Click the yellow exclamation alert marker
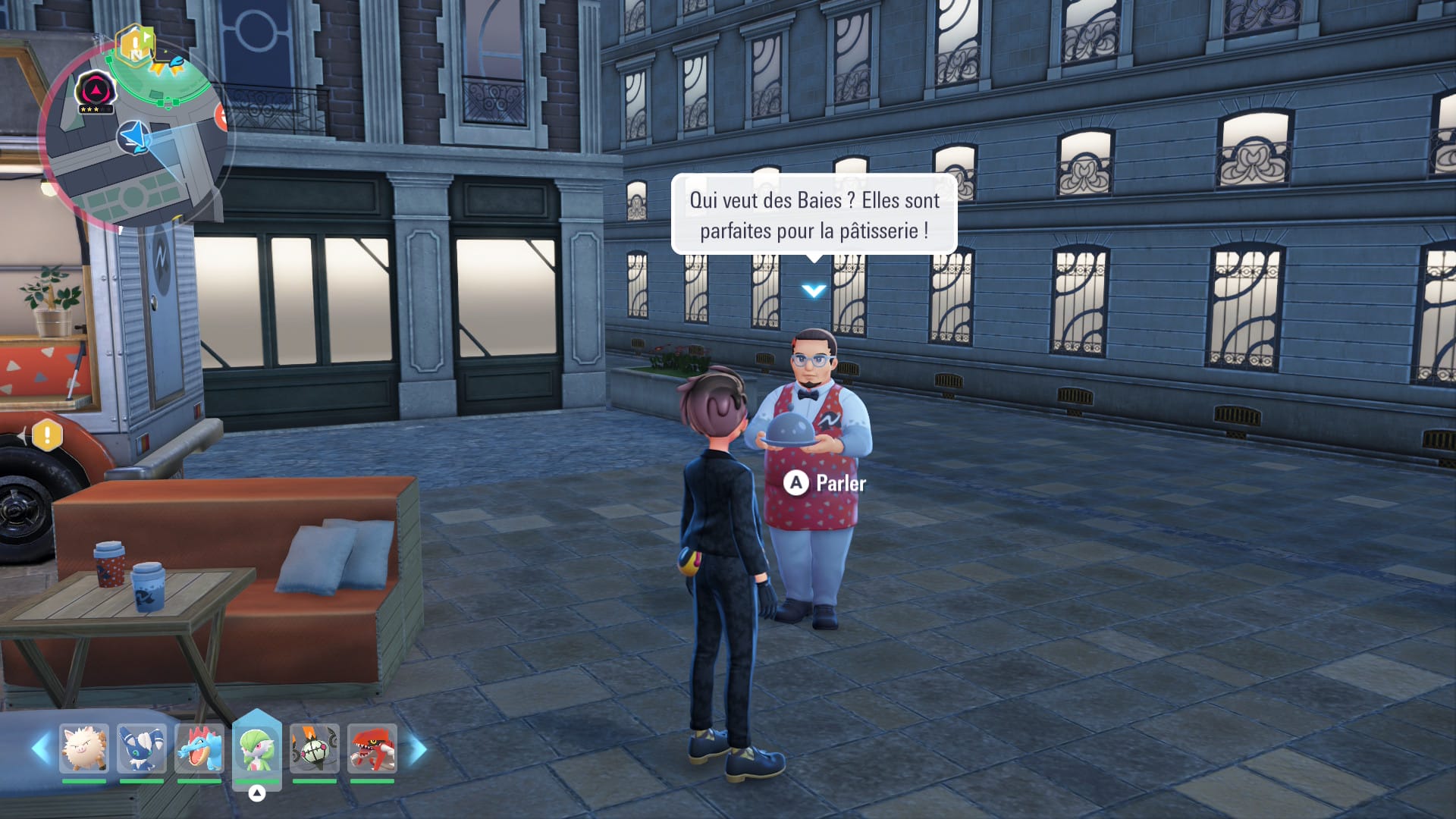This screenshot has width=1456, height=819. coord(47,435)
